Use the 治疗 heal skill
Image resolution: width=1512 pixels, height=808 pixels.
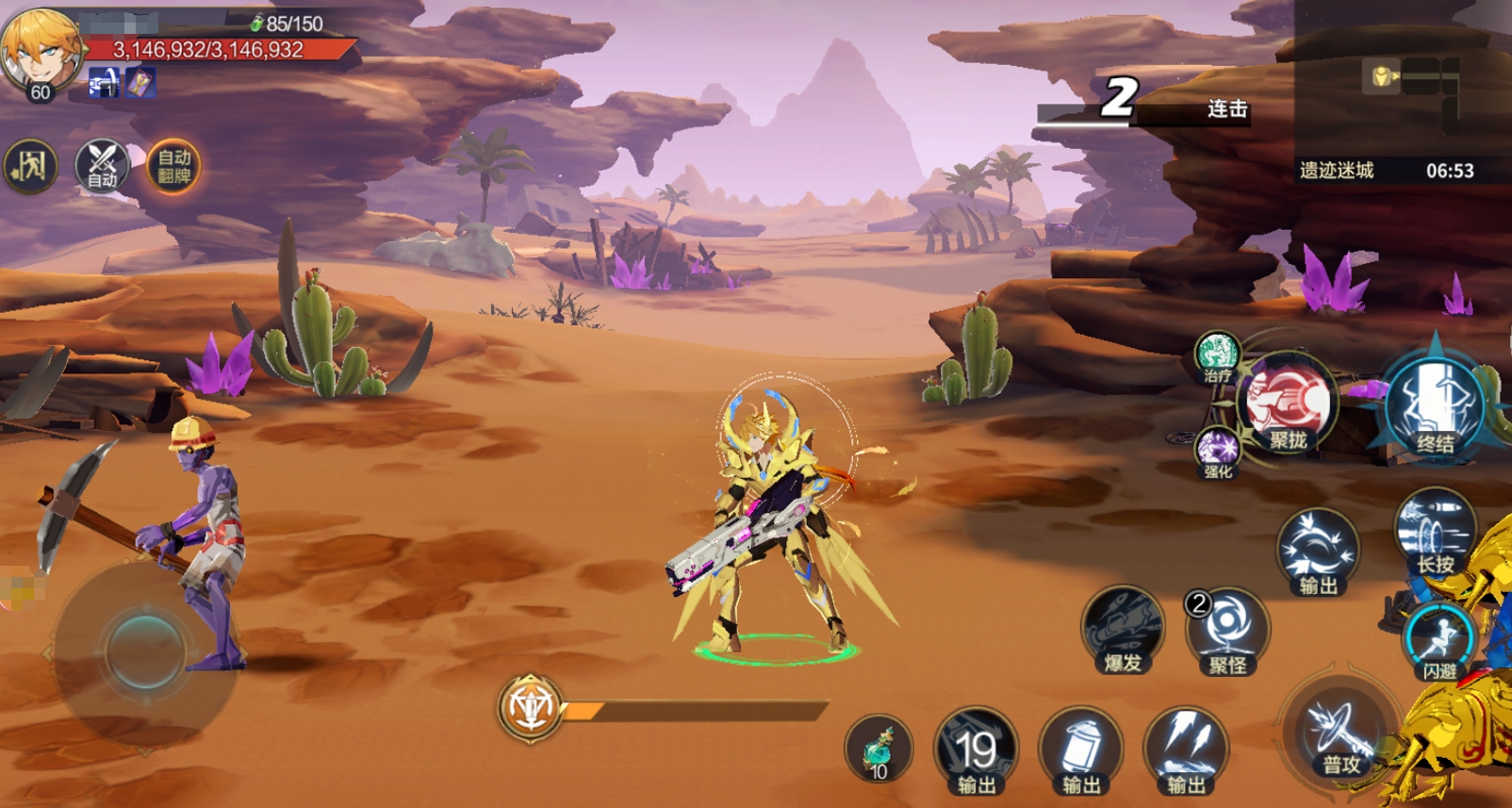pyautogui.click(x=1217, y=356)
